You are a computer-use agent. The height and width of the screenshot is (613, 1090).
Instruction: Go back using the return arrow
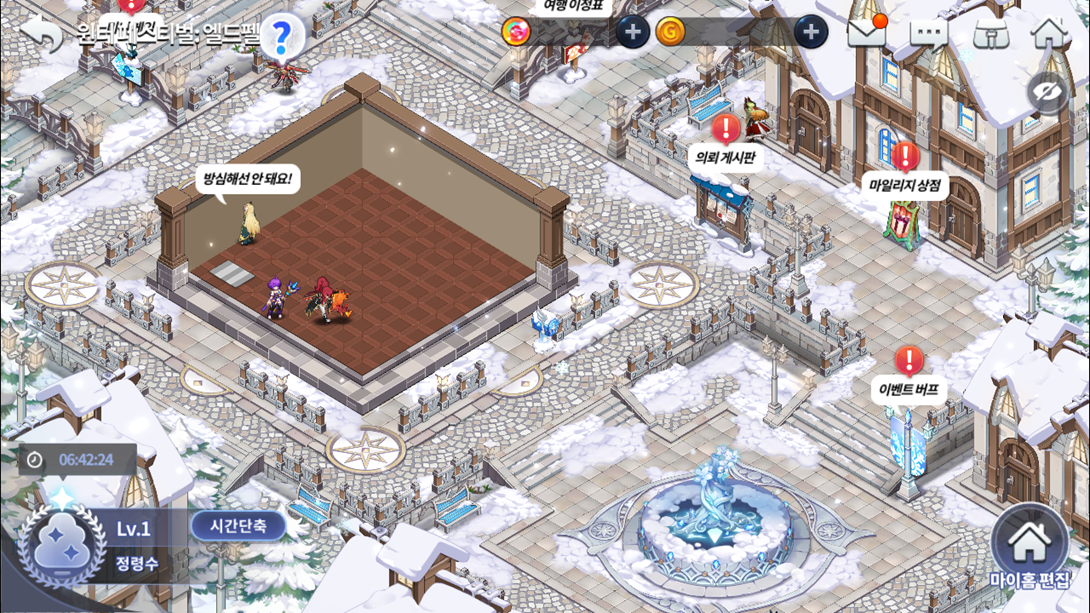(41, 34)
